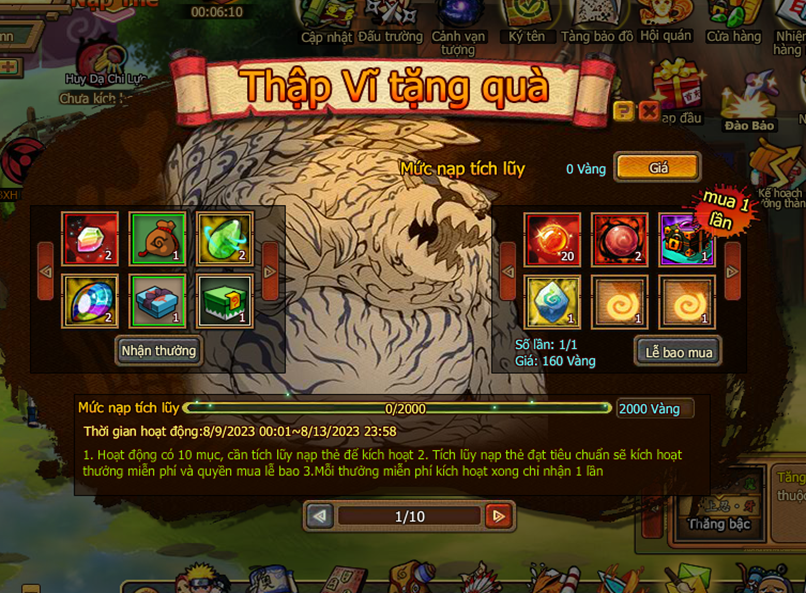Open the Tàng bảo đồ treasure map
The width and height of the screenshot is (806, 593).
point(597,22)
